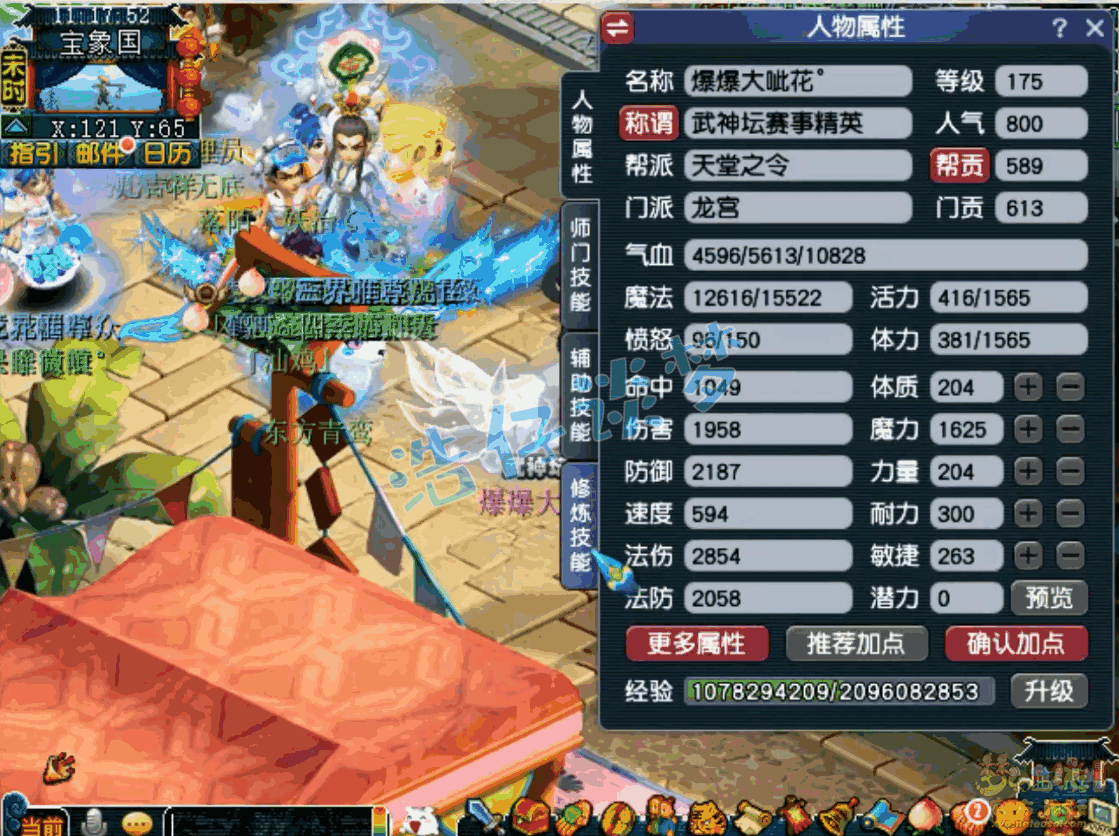Open the 邮件 mail button
This screenshot has width=1119, height=836.
99,154
